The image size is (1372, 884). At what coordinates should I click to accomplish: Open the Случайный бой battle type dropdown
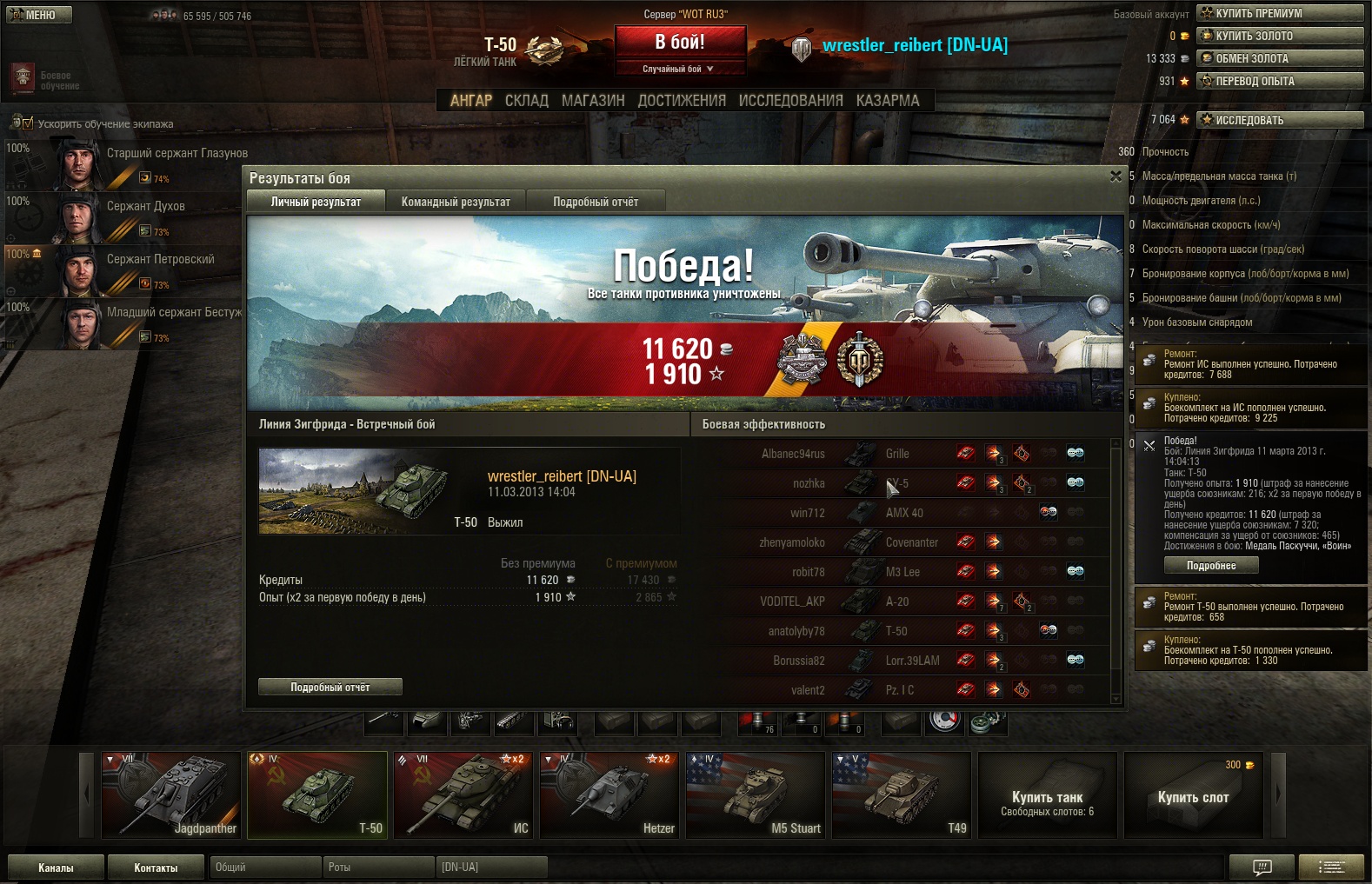(x=679, y=69)
